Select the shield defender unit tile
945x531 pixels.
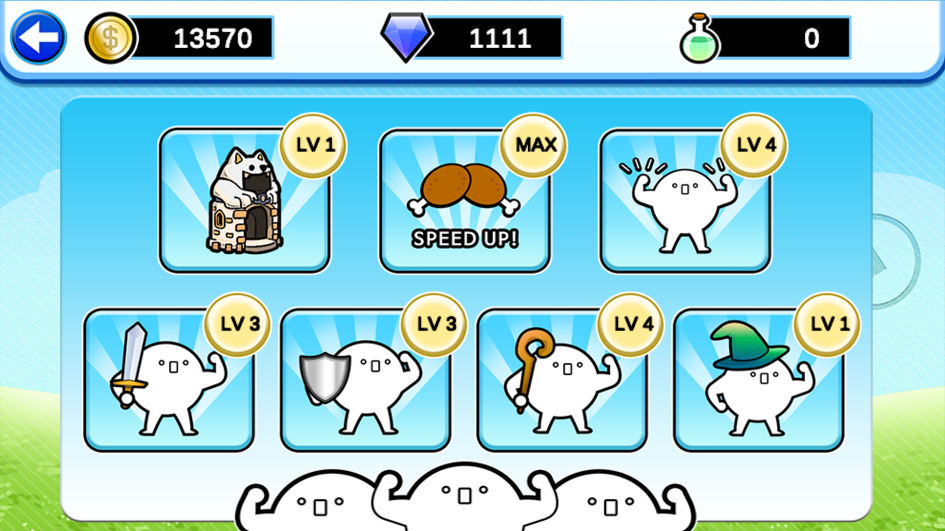[x=365, y=380]
